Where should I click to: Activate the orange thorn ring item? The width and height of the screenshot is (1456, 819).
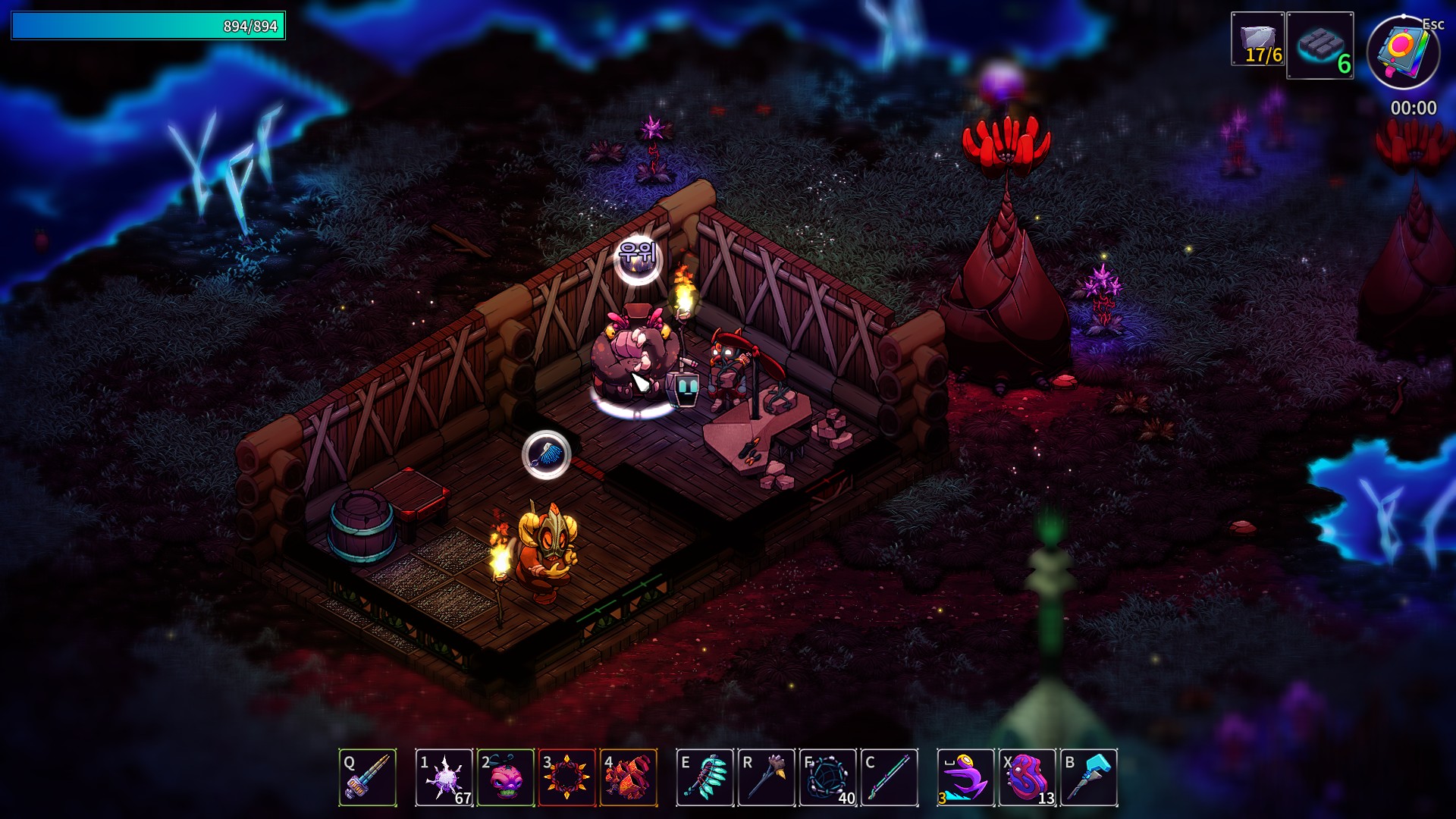[566, 777]
